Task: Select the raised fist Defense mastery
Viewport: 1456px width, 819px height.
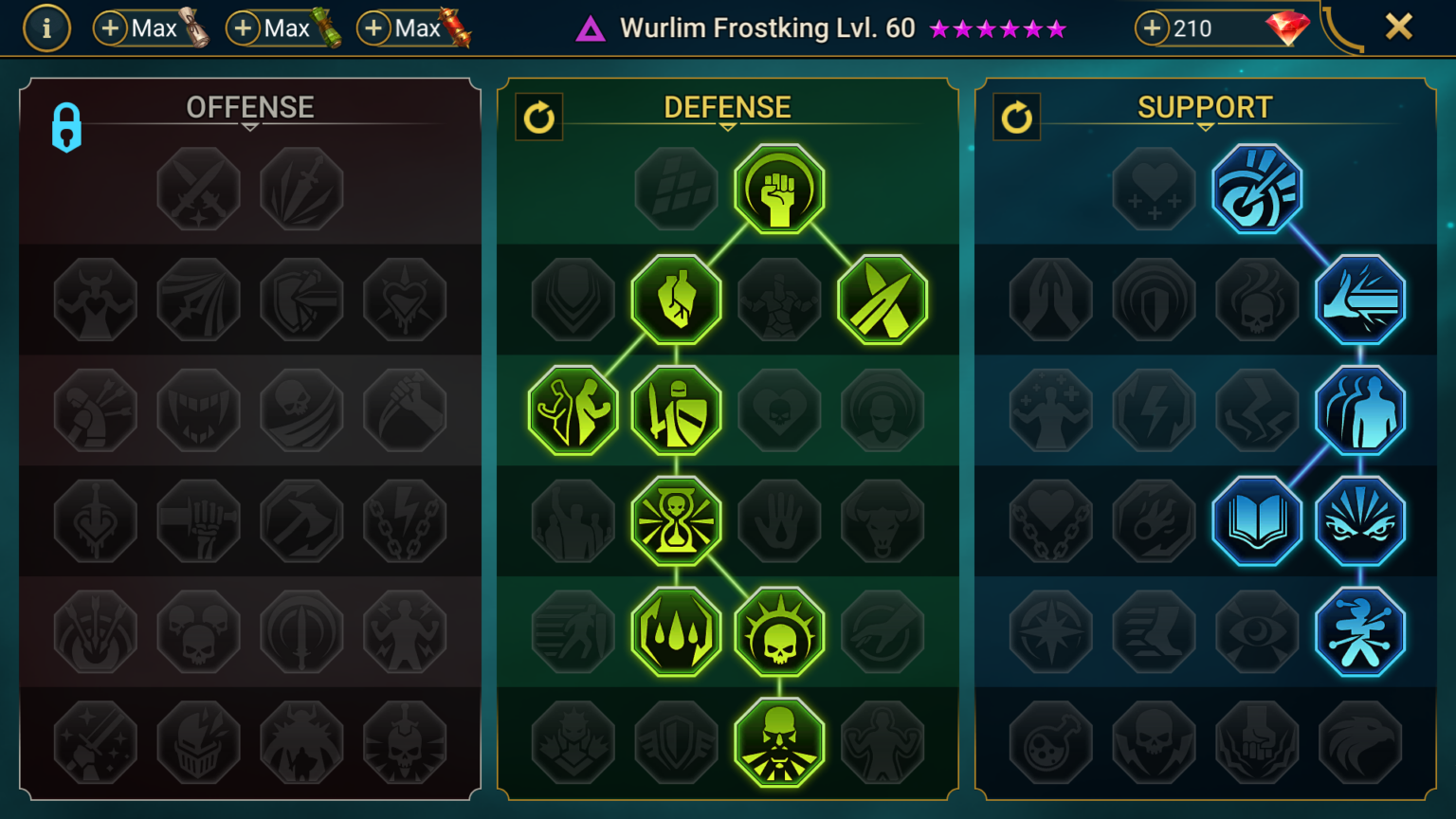Action: click(779, 190)
